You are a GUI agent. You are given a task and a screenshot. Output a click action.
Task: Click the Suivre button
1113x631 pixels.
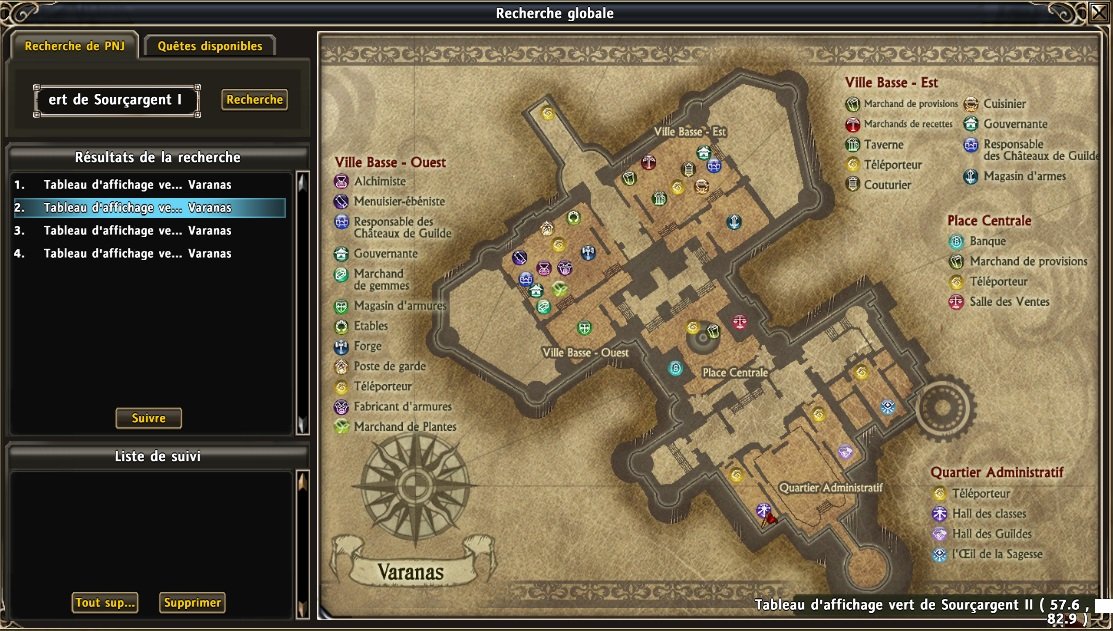pos(149,418)
